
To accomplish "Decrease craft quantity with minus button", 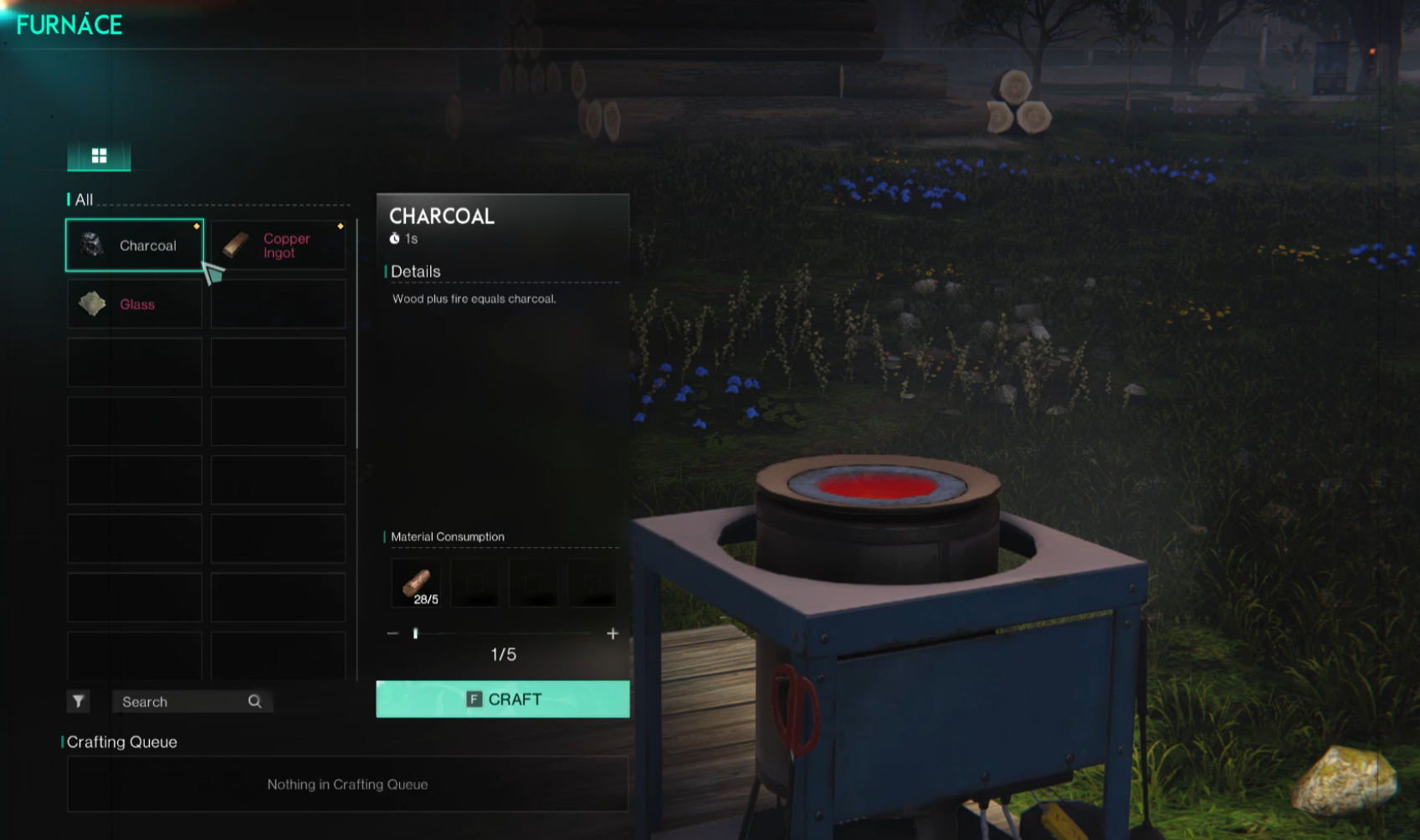I will [392, 634].
